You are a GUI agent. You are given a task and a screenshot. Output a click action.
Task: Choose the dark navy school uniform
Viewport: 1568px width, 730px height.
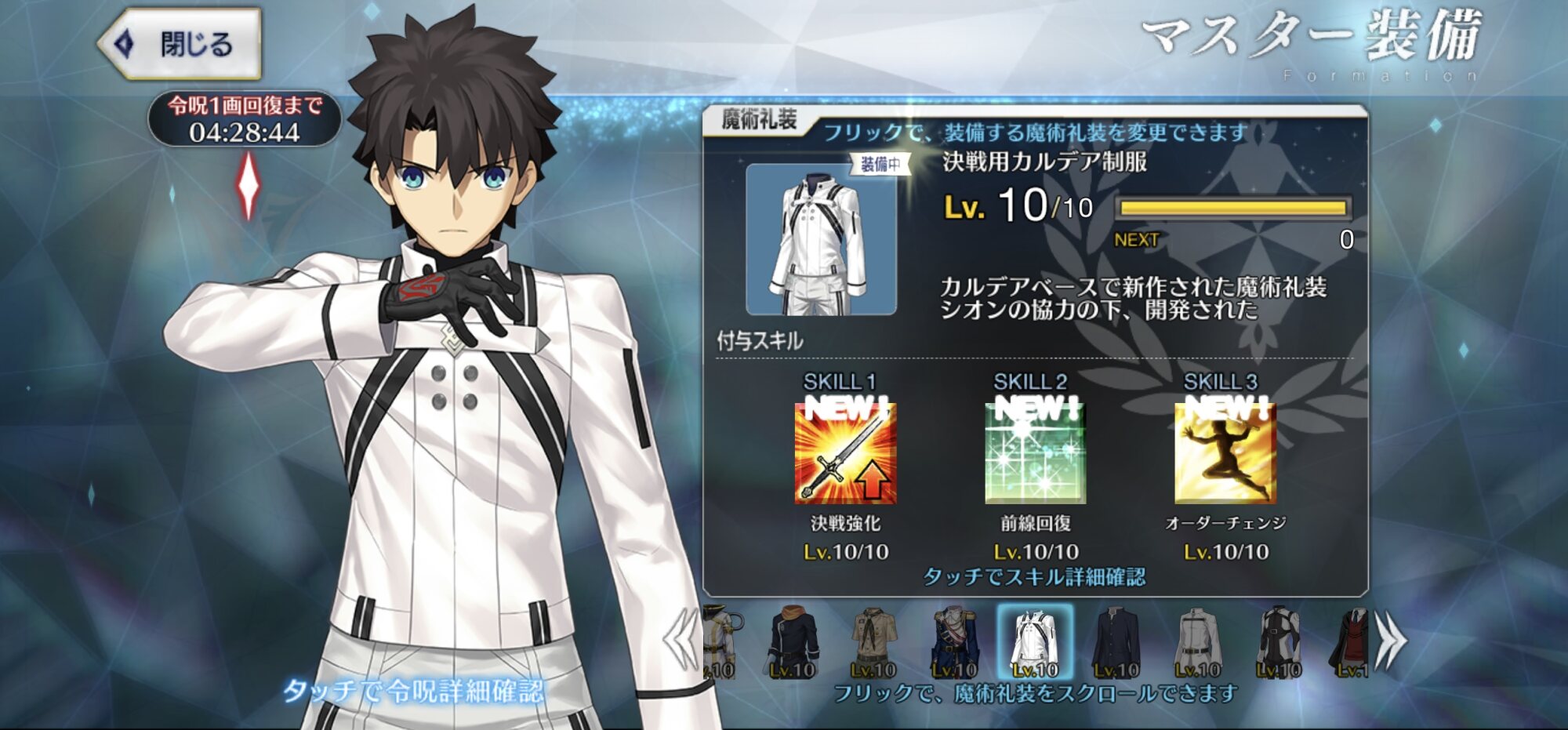click(1116, 642)
